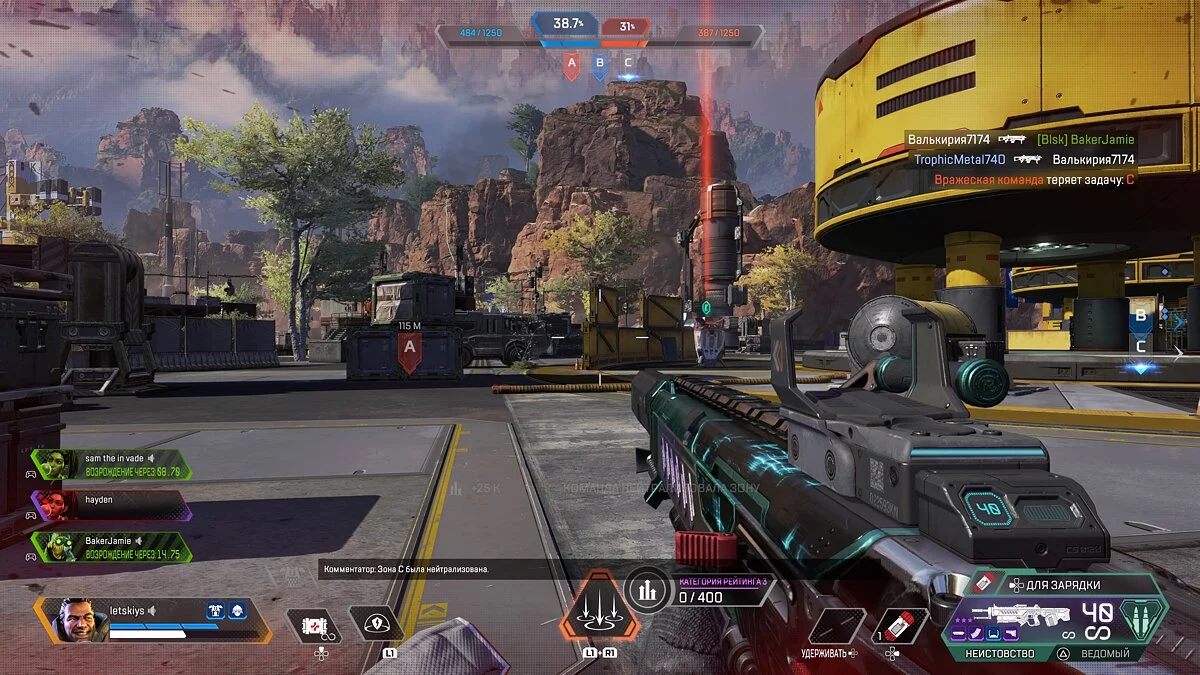The image size is (1200, 675).
Task: Click the empty slot labeled УДЕРЖИВАТЬ
Action: 836,626
